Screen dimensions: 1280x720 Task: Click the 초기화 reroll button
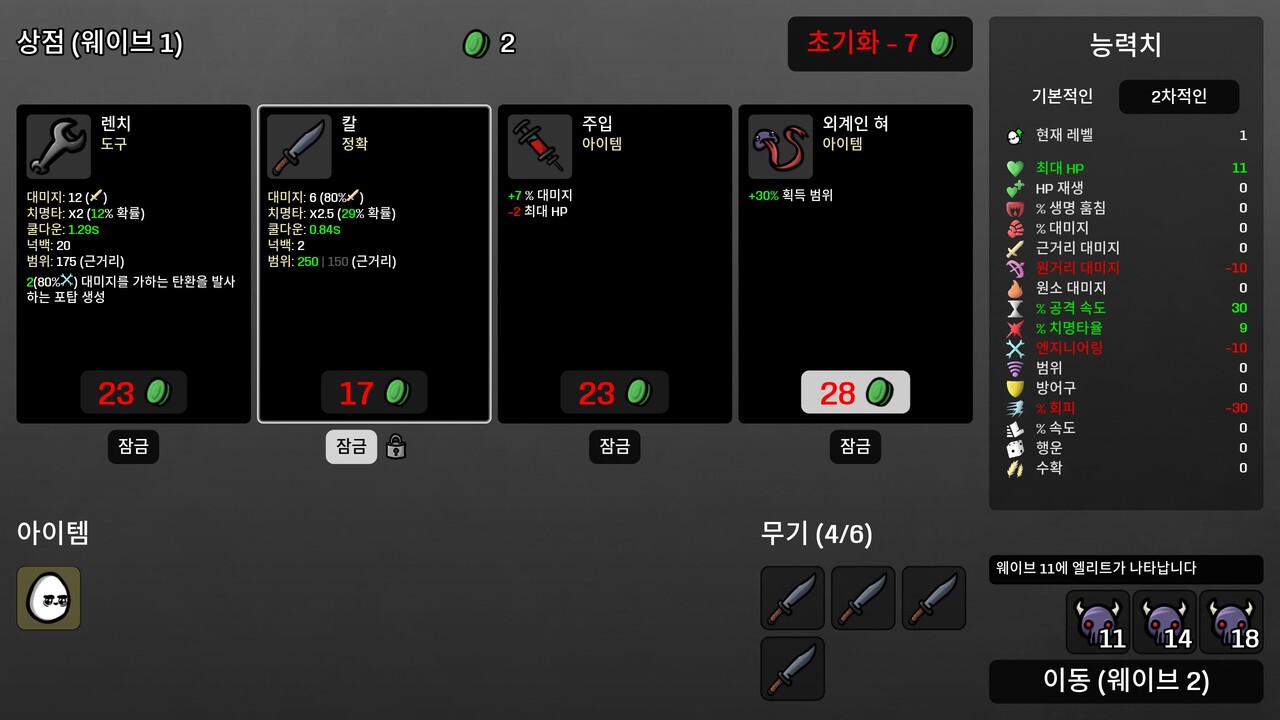coord(879,44)
